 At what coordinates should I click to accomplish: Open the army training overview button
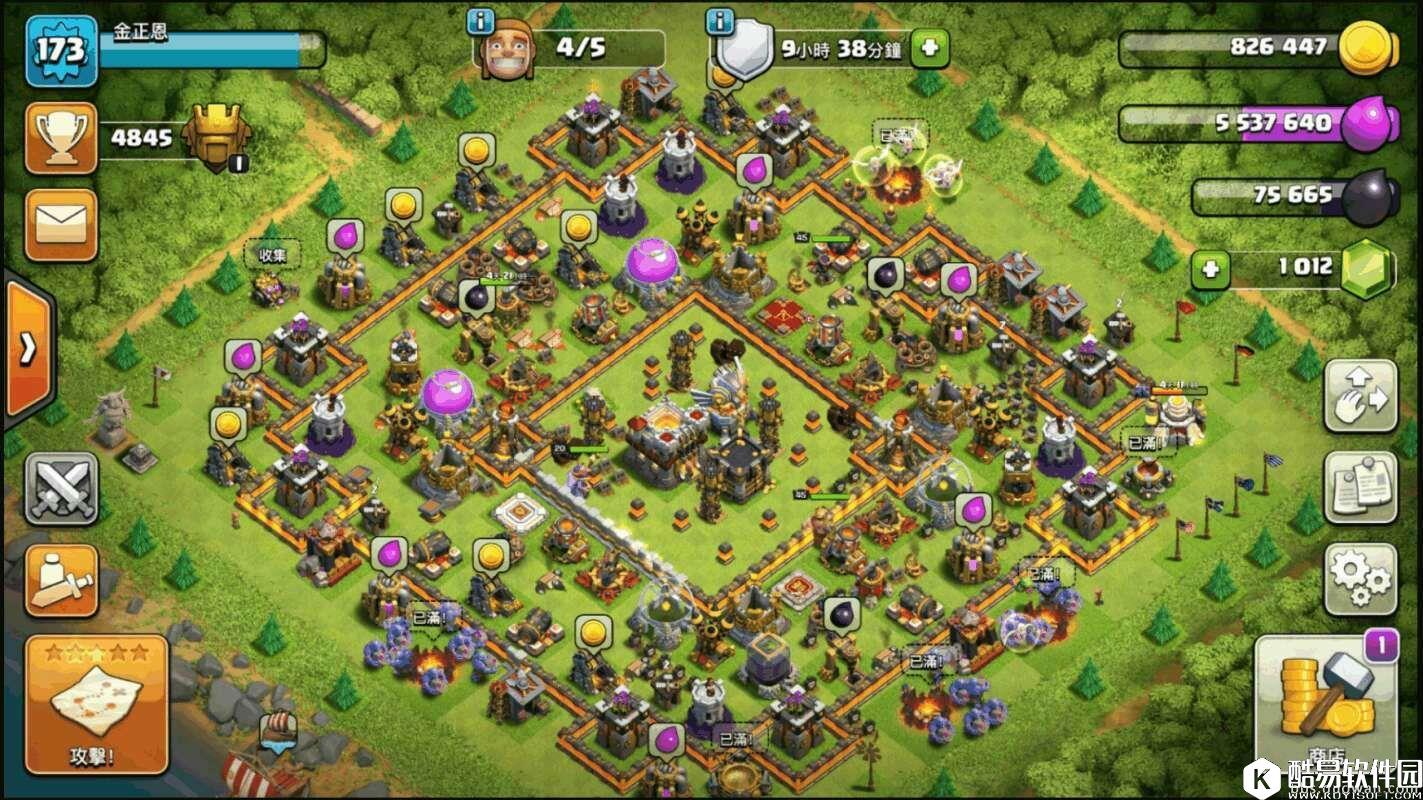(61, 581)
